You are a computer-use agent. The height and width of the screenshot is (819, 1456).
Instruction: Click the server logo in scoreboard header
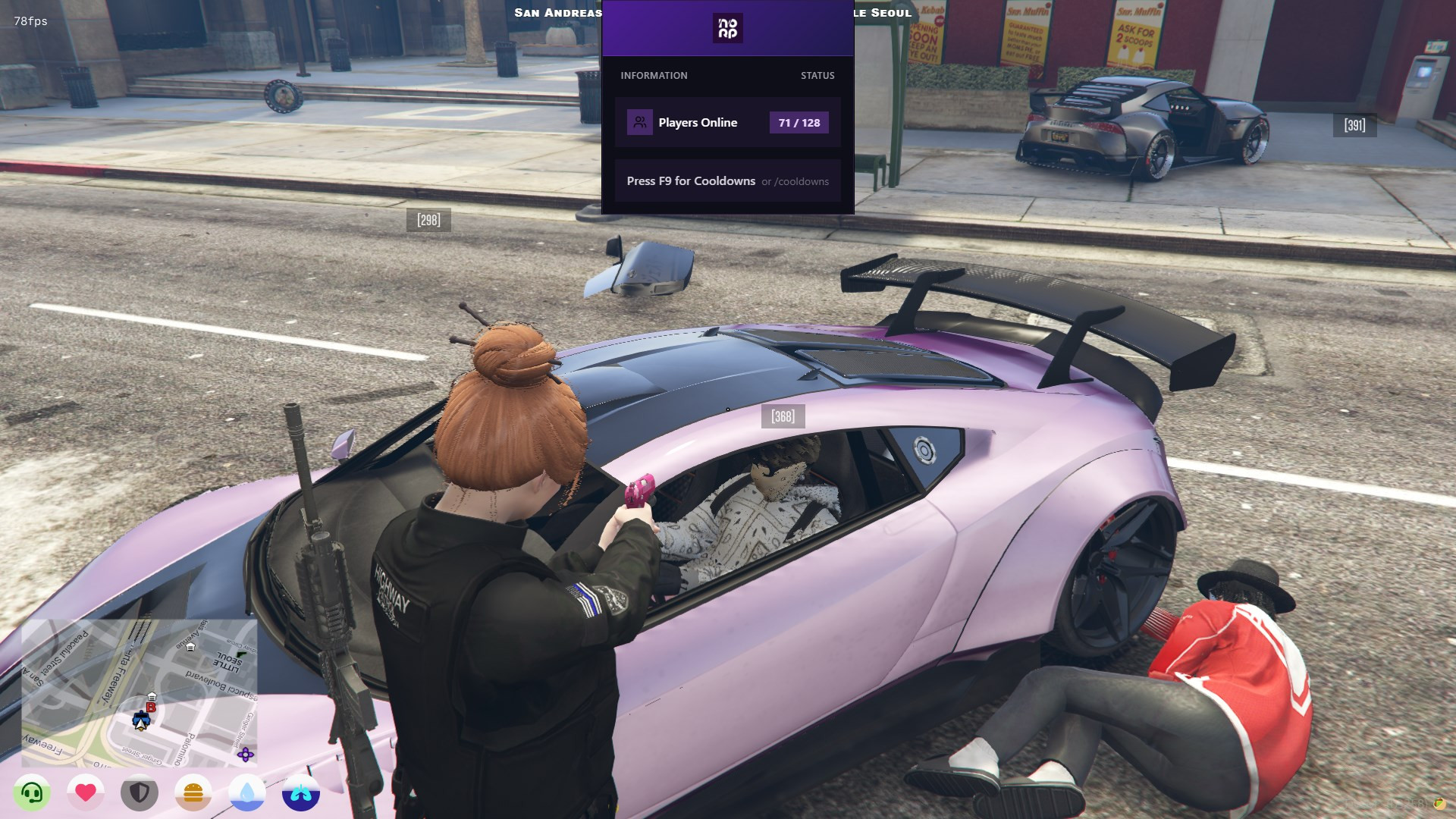click(727, 28)
